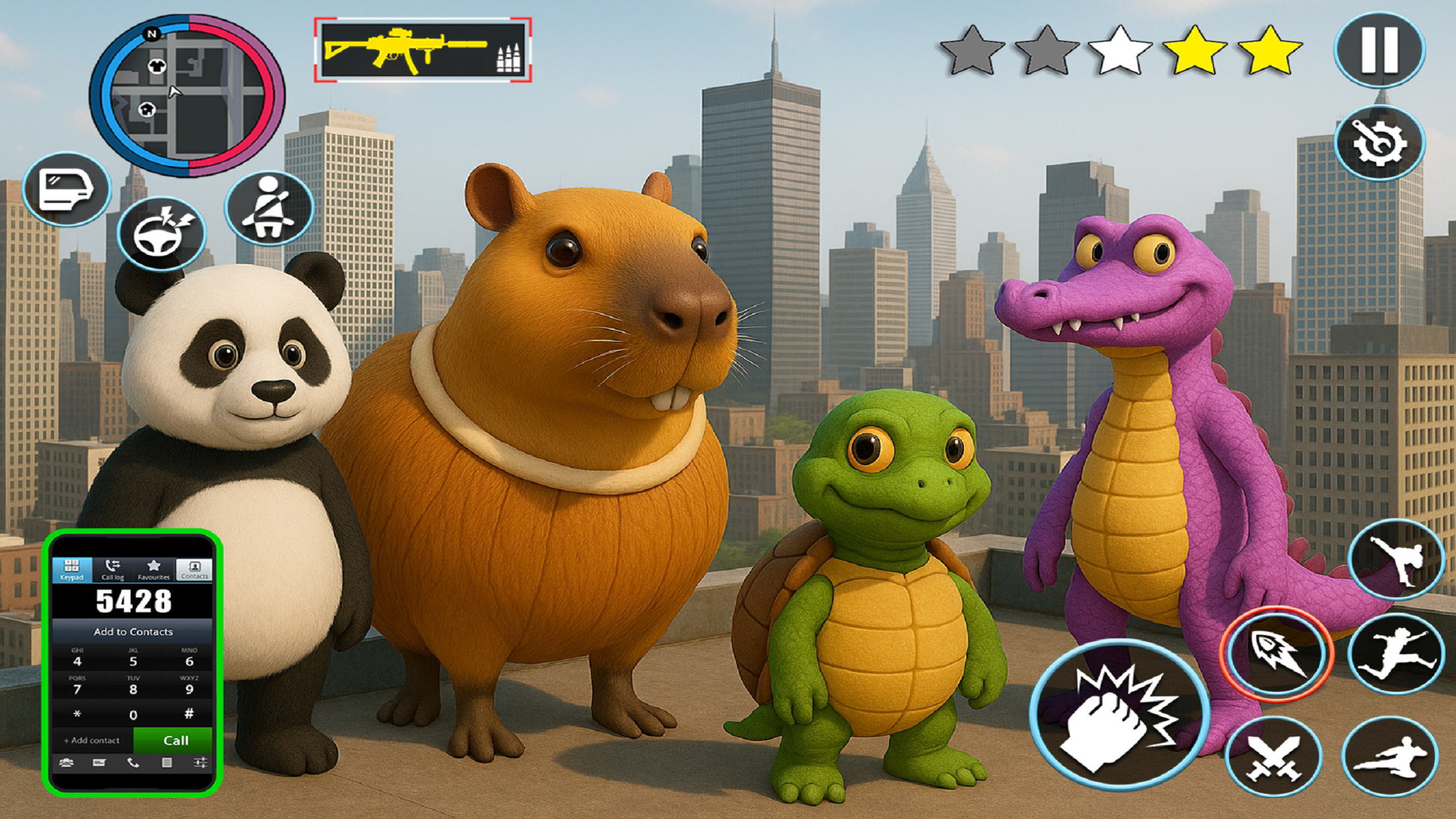The image size is (1456, 819).
Task: Trigger the running jump action
Action: click(x=1396, y=653)
